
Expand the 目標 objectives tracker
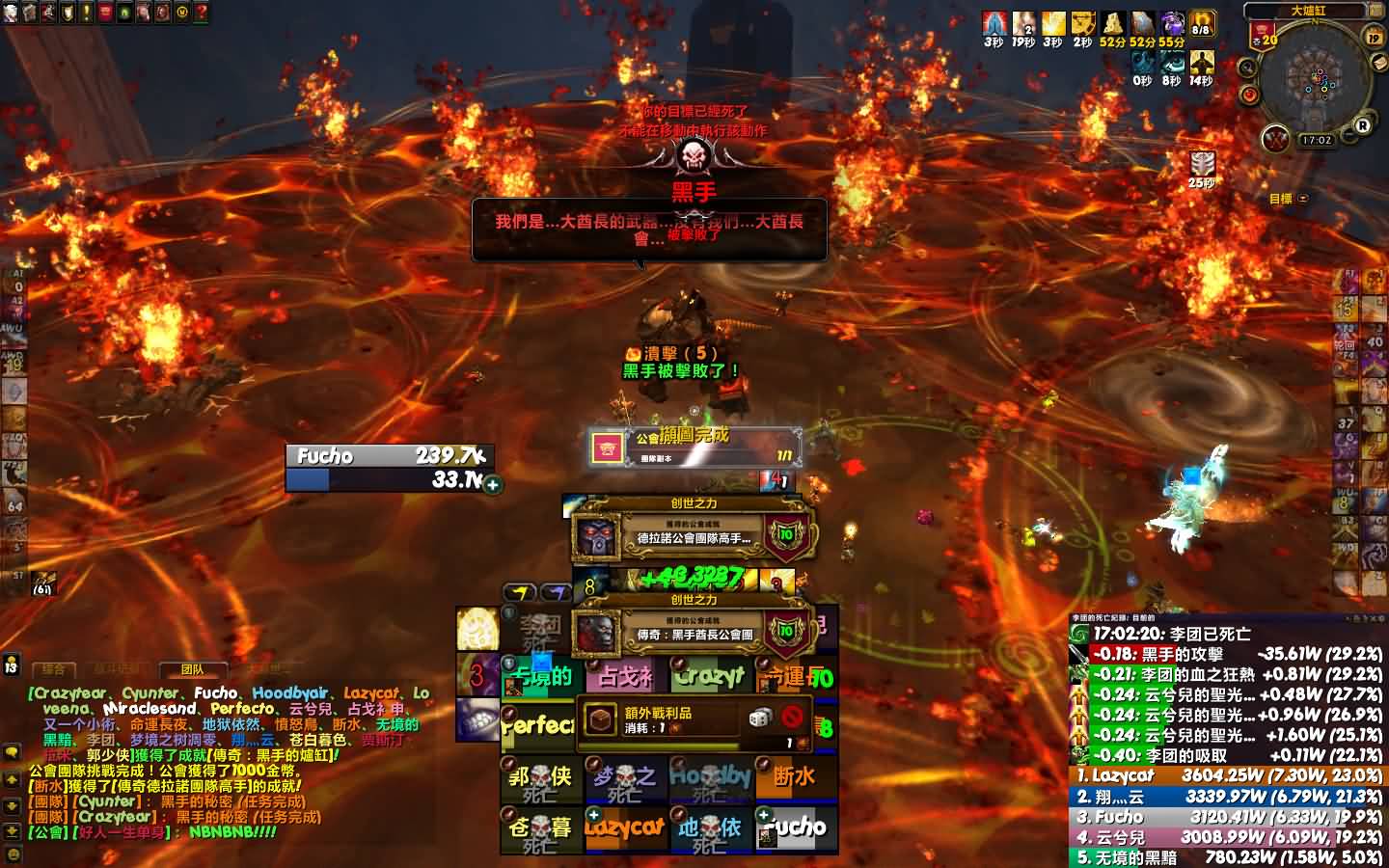coord(1303,199)
